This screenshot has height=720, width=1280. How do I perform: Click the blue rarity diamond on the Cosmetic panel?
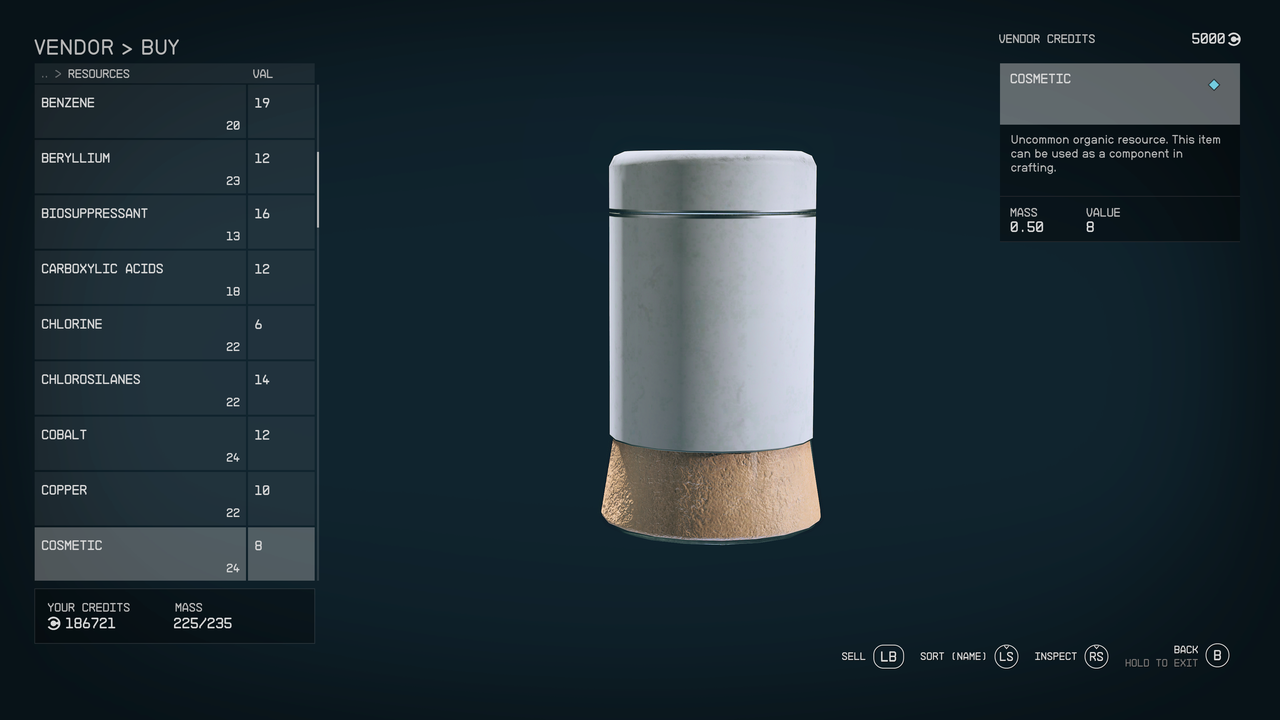tap(1214, 85)
